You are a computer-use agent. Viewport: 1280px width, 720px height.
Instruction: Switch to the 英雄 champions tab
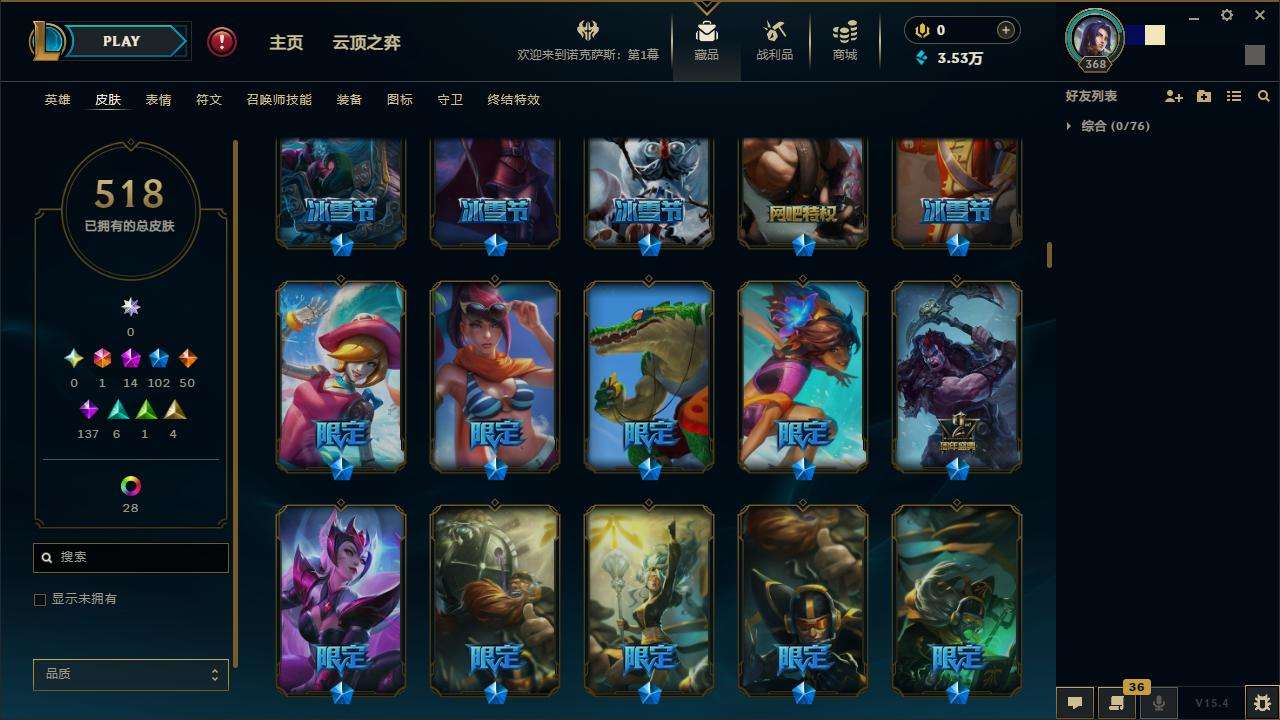coord(58,100)
